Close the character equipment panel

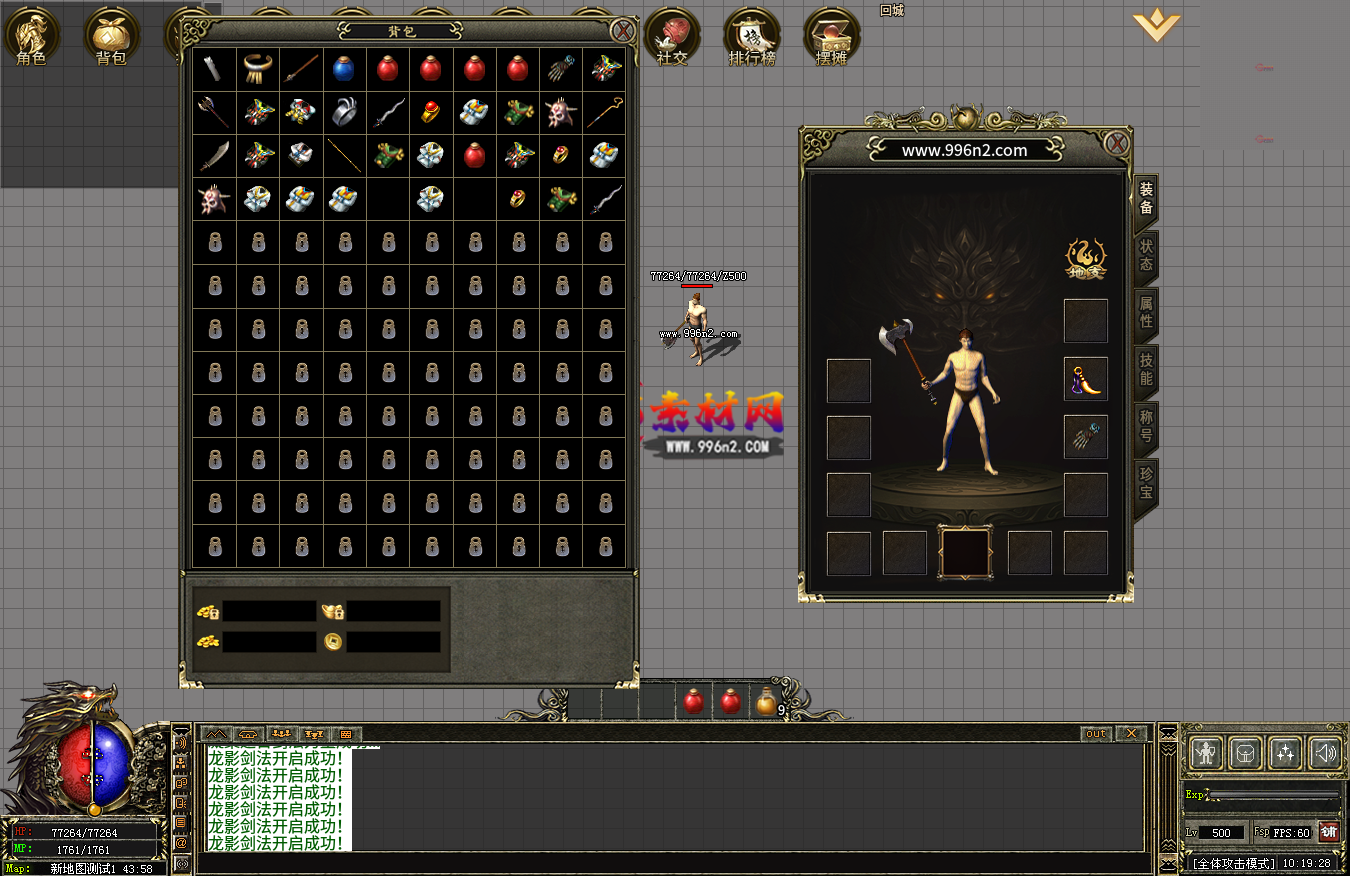[1117, 143]
